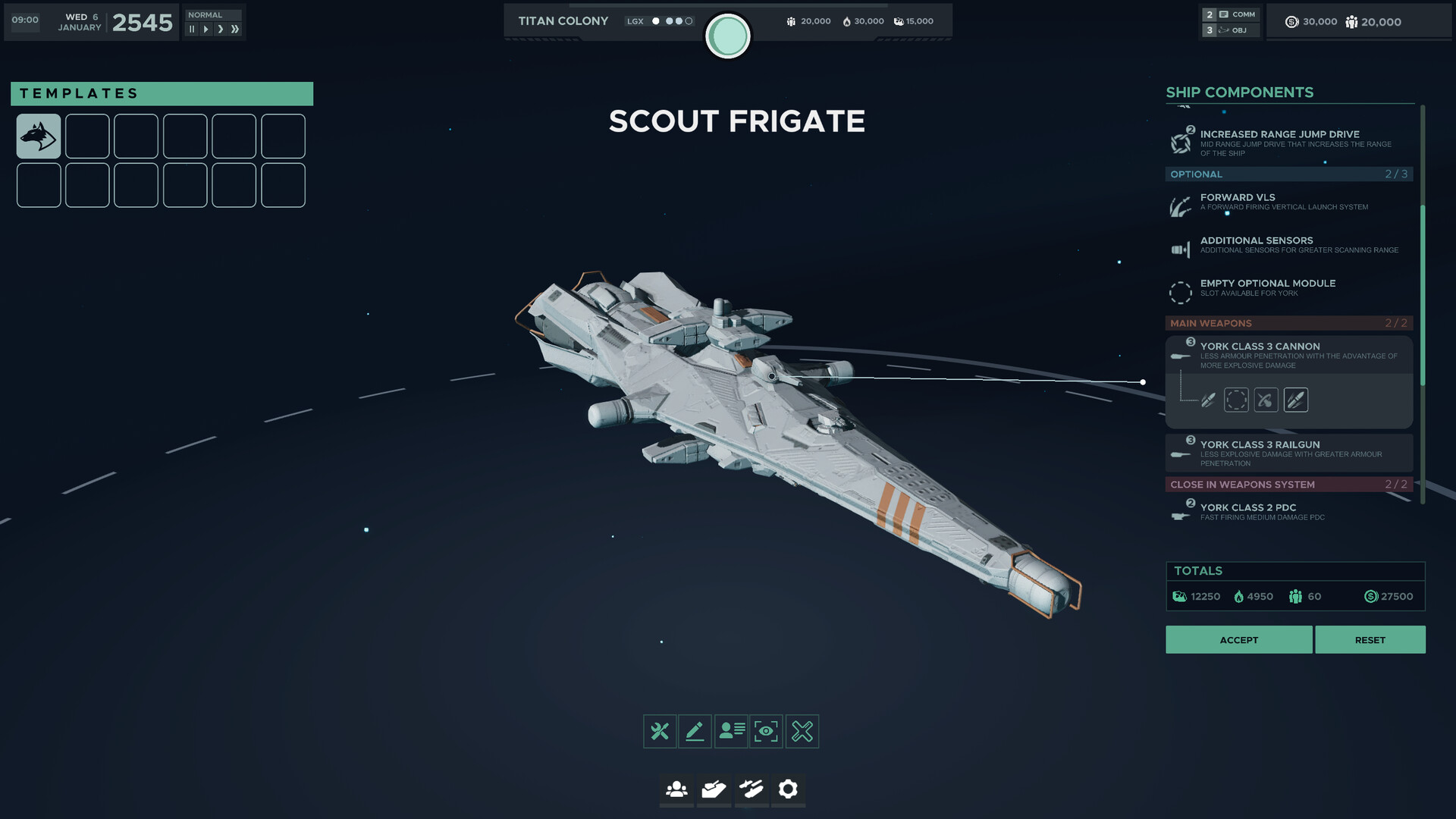Open the ship rename pencil tool
This screenshot has width=1456, height=819.
[x=695, y=731]
